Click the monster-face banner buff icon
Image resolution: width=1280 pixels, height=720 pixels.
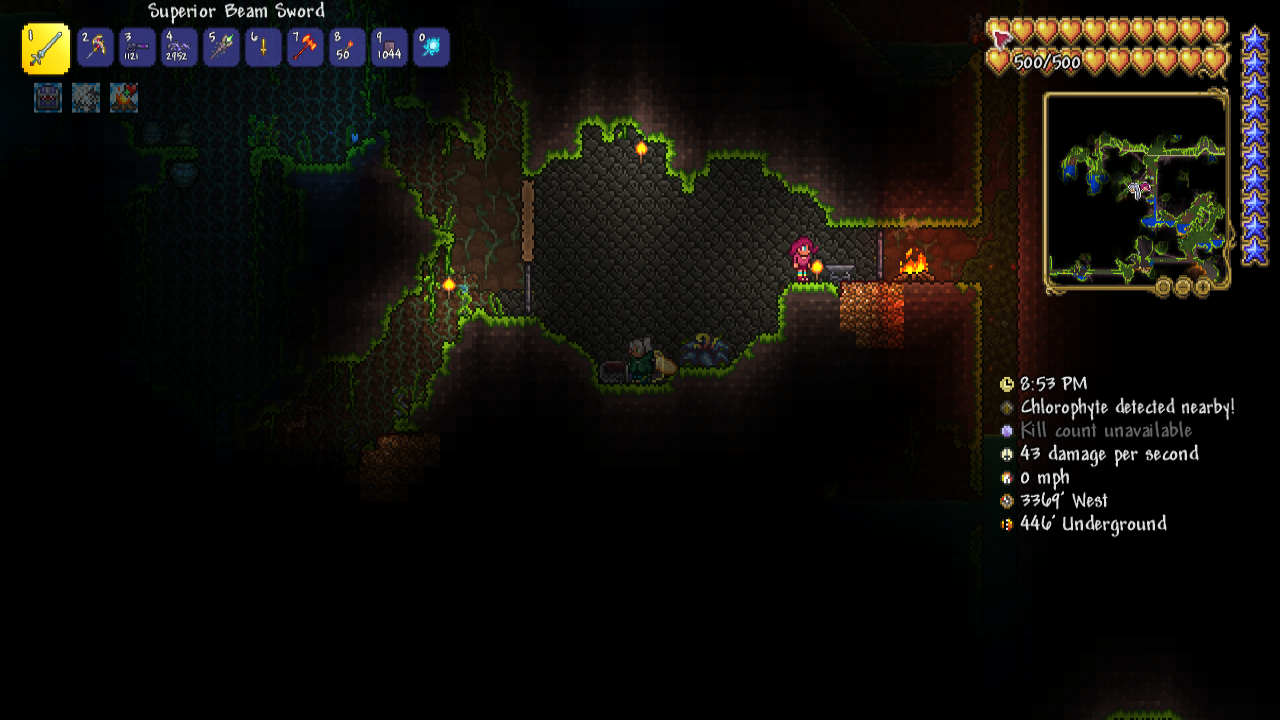(x=48, y=97)
